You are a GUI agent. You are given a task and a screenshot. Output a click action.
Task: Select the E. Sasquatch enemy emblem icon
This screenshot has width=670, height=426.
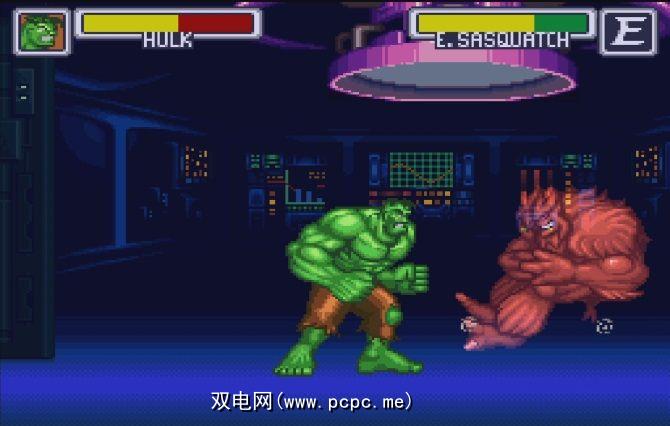[x=627, y=32]
